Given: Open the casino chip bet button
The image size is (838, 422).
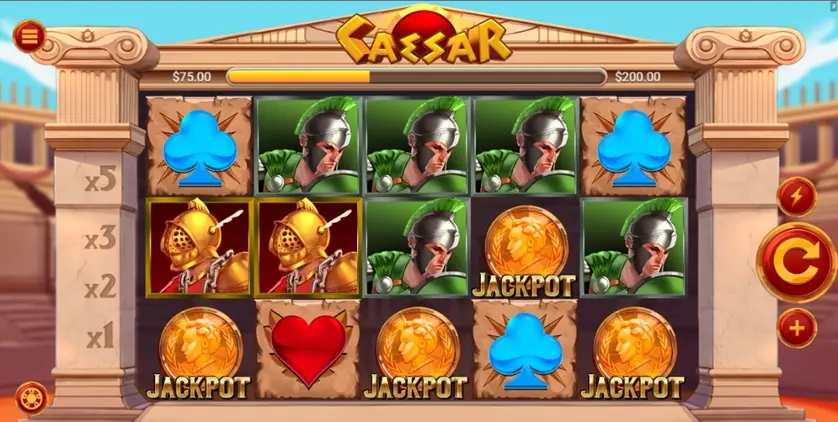Looking at the screenshot, I should 31,398.
